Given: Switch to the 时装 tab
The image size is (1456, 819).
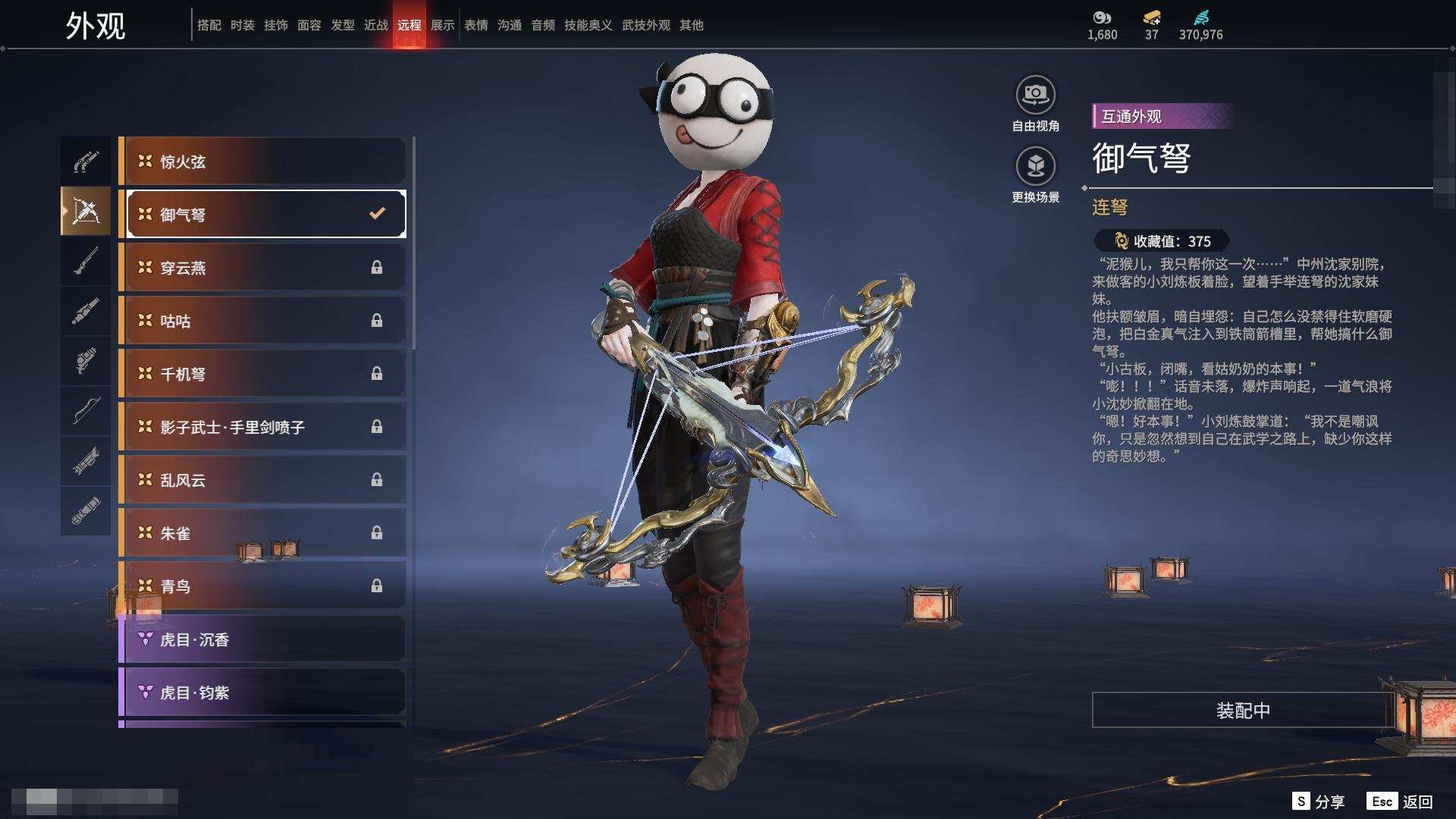Looking at the screenshot, I should 242,25.
